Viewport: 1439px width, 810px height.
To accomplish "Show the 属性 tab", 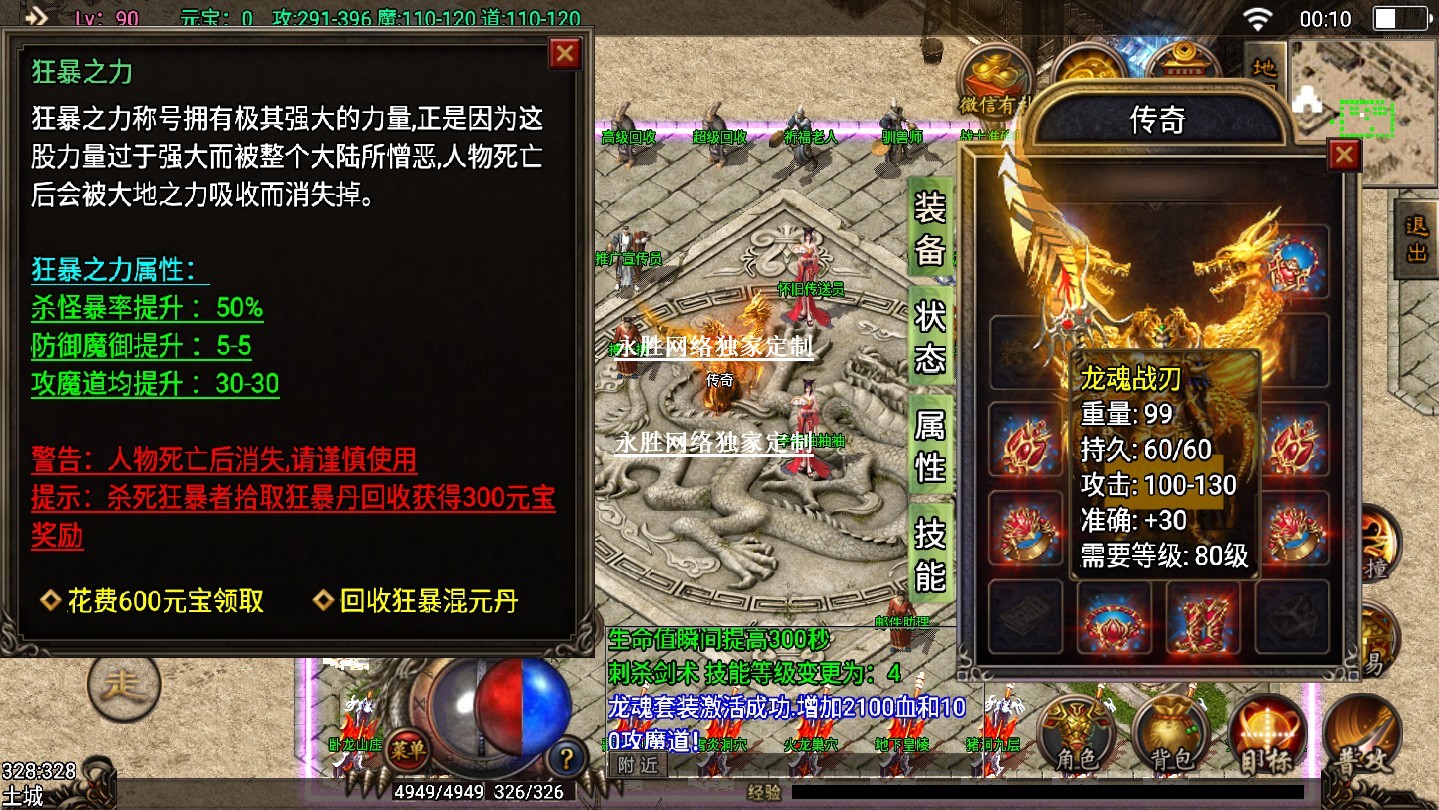I will pos(929,445).
